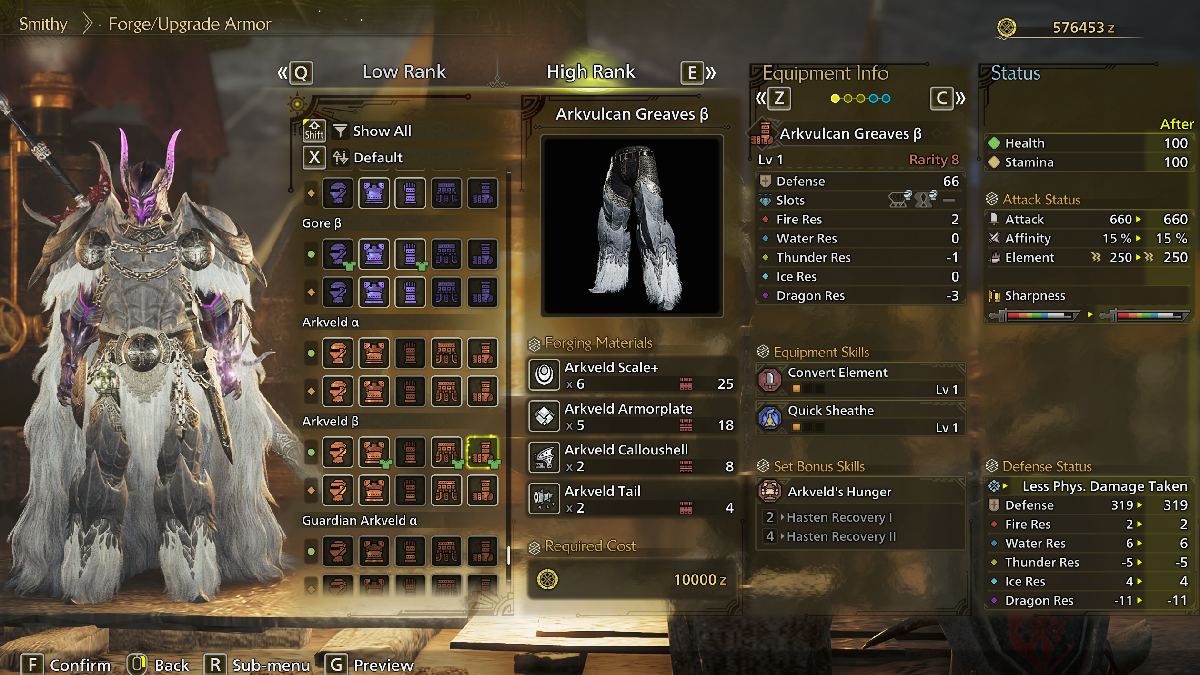The image size is (1200, 675).
Task: Switch to the Low Rank tab
Action: click(x=404, y=72)
